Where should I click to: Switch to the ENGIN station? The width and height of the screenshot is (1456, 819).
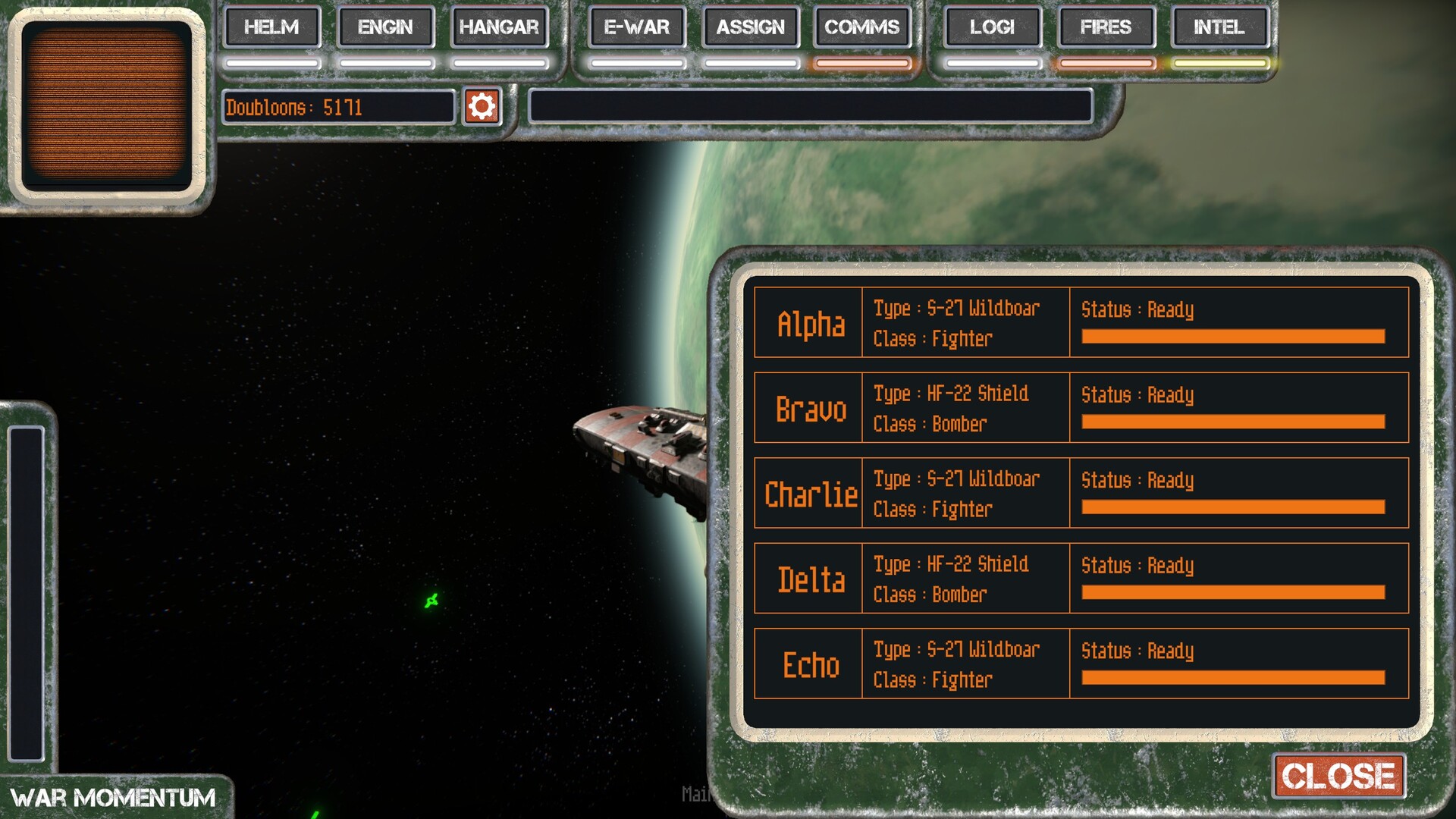385,27
